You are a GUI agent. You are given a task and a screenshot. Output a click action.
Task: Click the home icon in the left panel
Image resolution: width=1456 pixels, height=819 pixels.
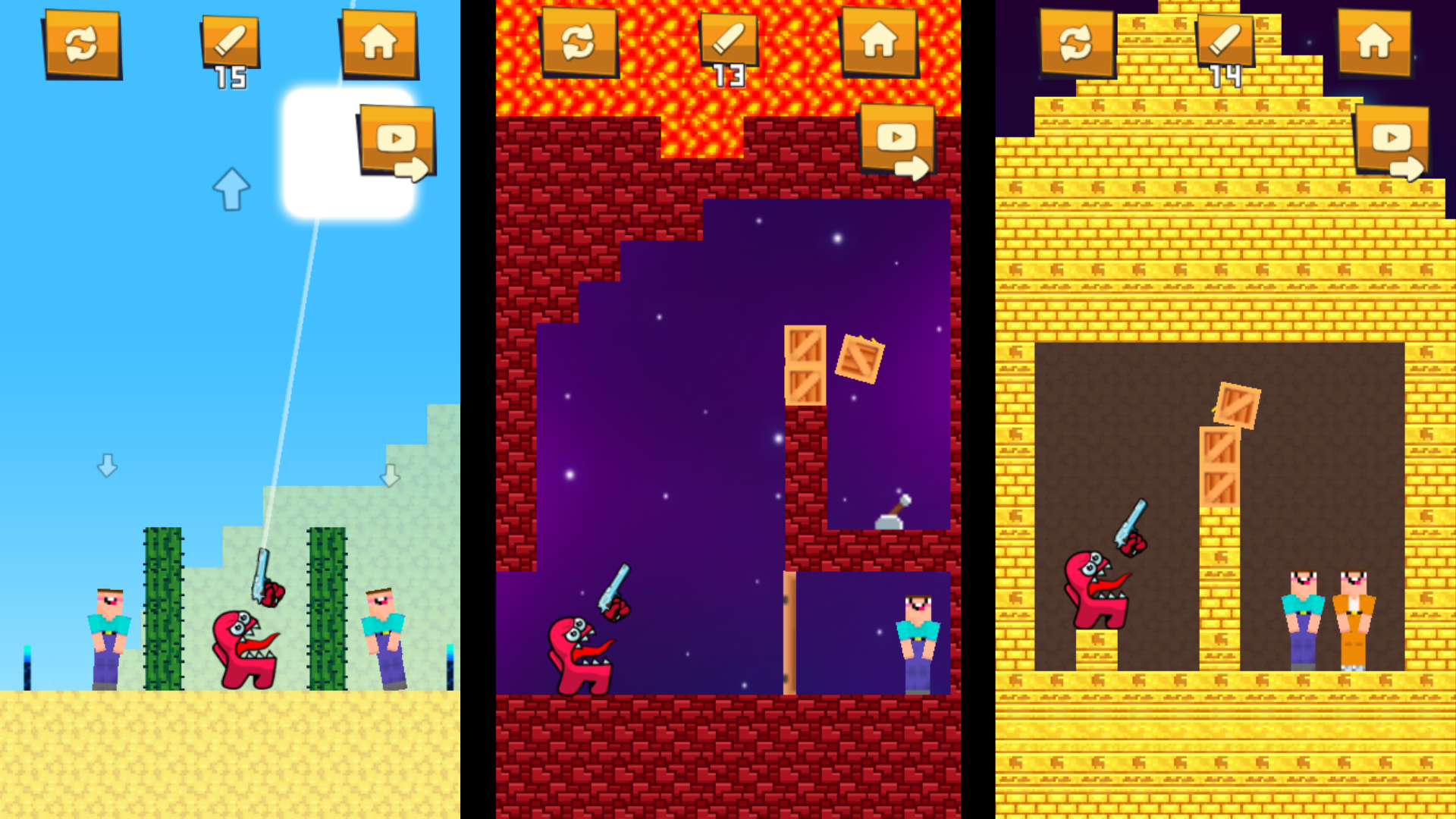pyautogui.click(x=381, y=42)
